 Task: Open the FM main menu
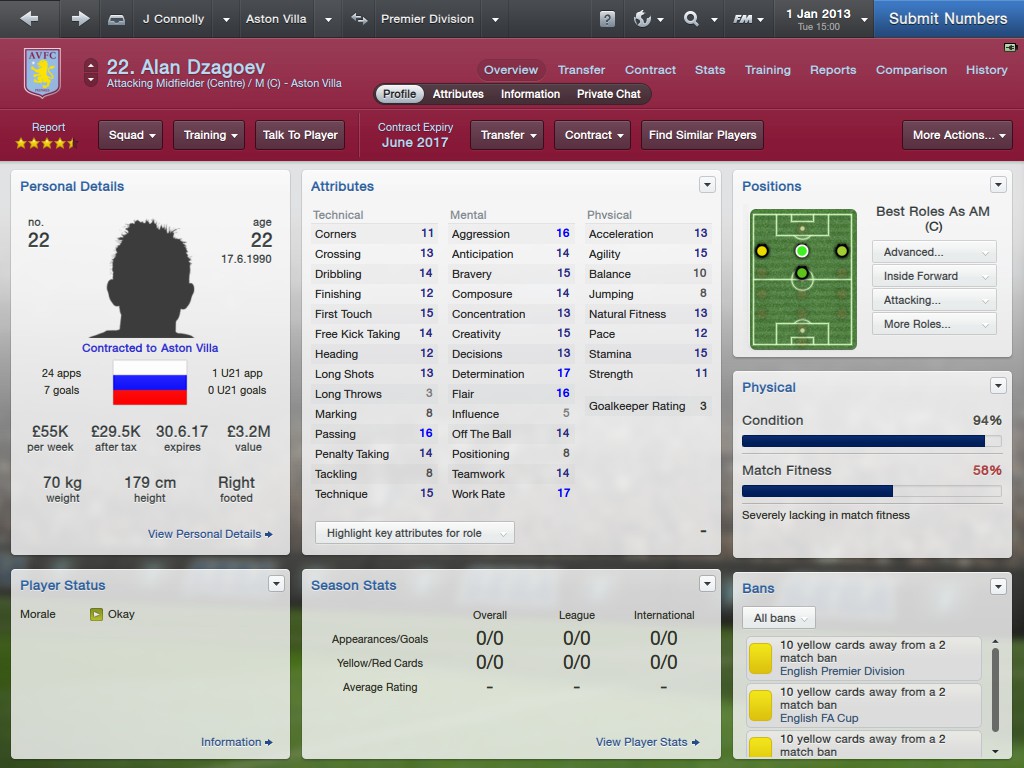[x=748, y=18]
